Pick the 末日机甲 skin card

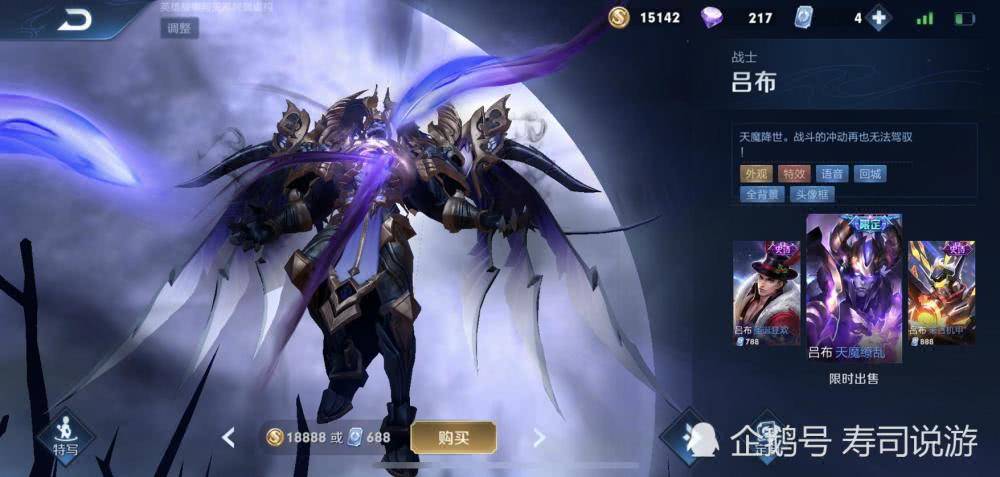tap(941, 292)
